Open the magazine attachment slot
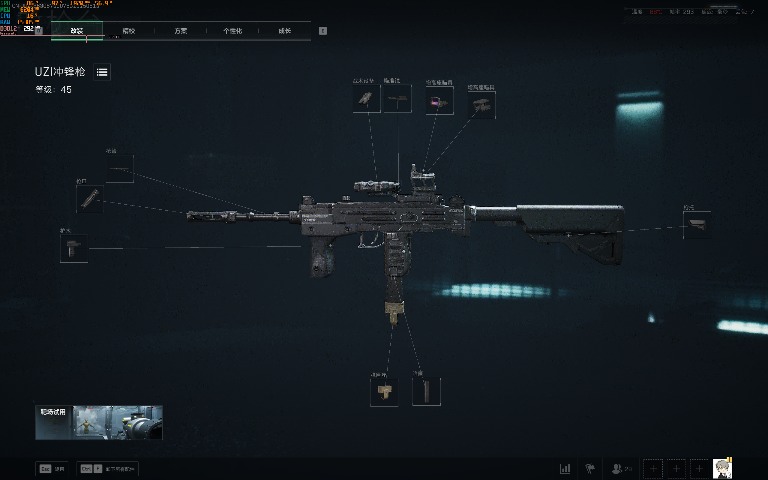Screen dimensions: 768x480 426,391
